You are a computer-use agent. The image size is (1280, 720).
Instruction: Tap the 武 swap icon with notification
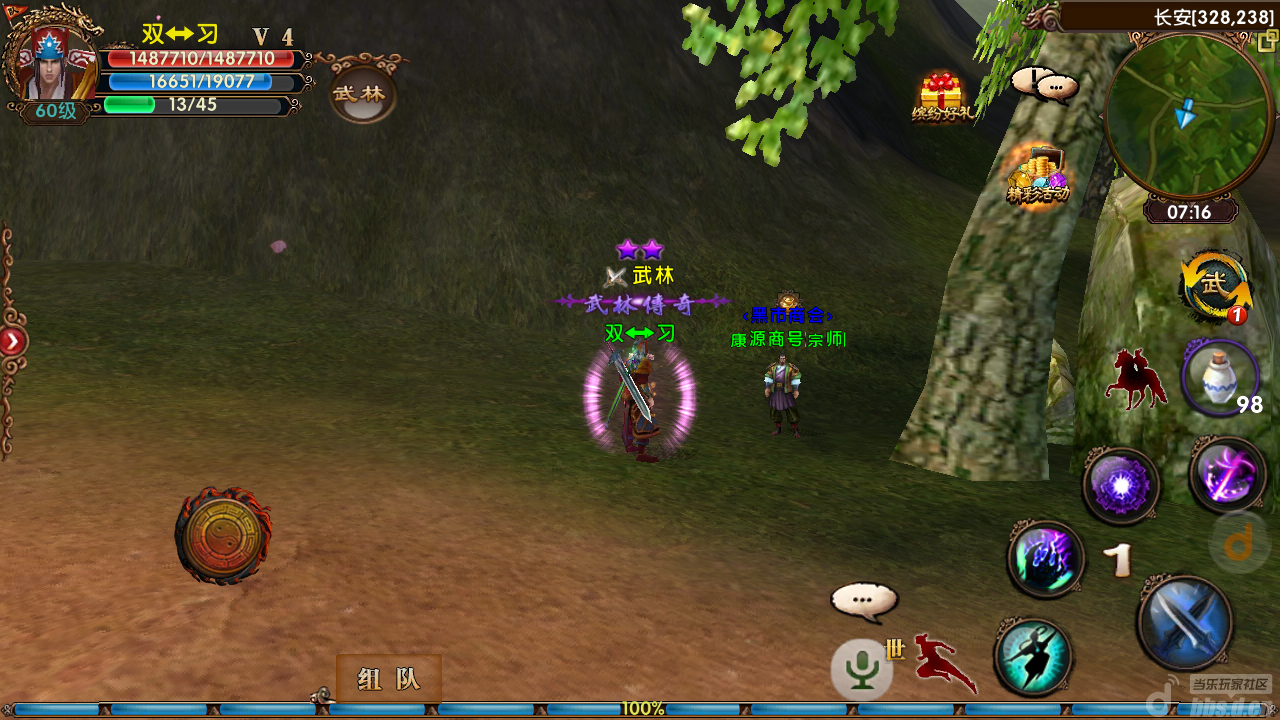pos(1215,286)
